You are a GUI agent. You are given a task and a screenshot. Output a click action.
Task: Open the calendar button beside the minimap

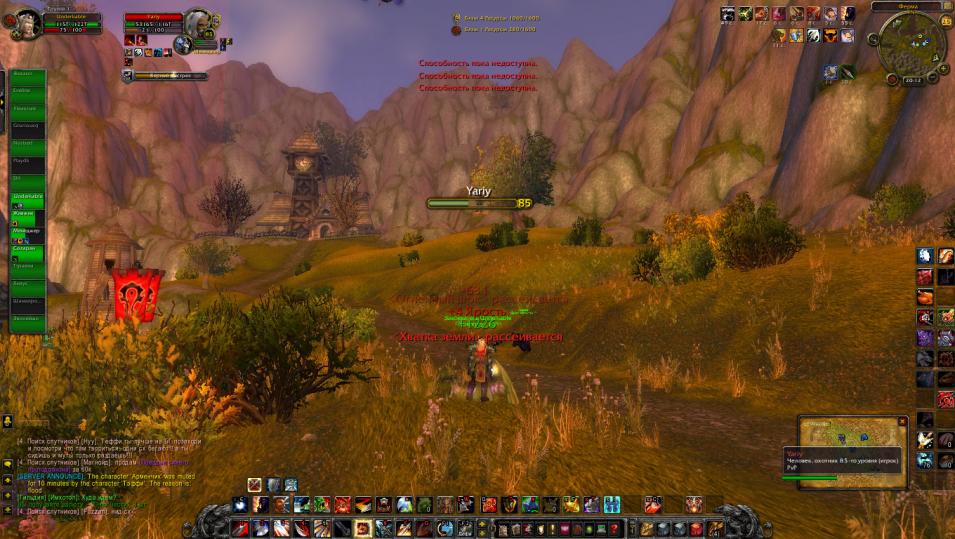click(x=945, y=20)
